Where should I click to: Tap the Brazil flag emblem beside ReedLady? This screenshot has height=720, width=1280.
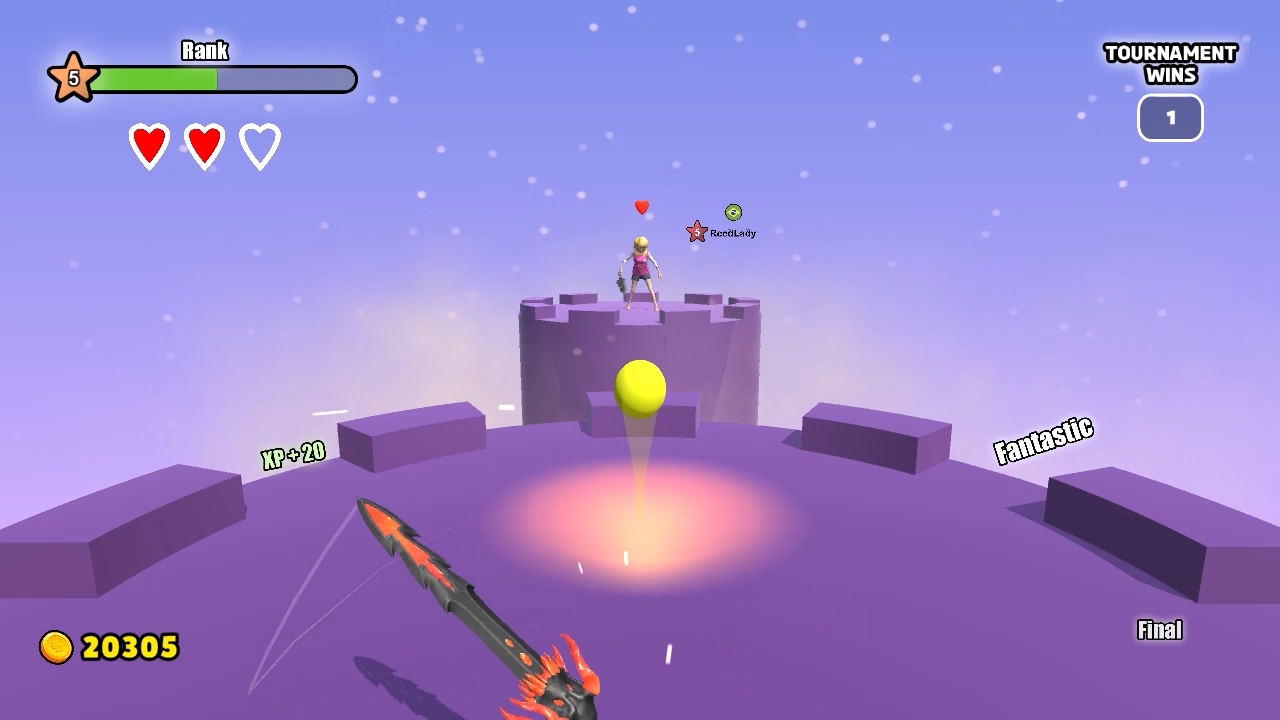pyautogui.click(x=733, y=212)
